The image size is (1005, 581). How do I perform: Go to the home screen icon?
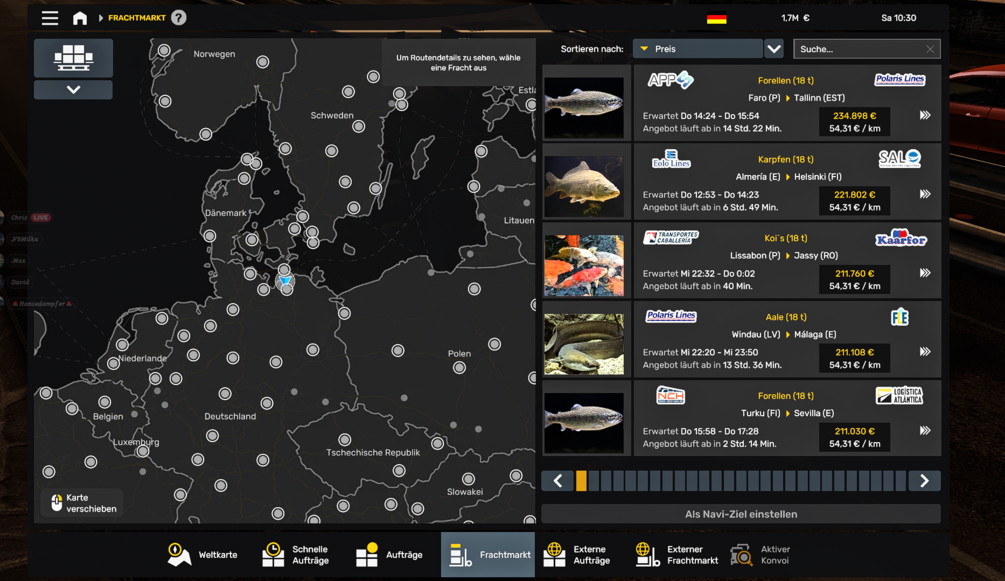80,18
